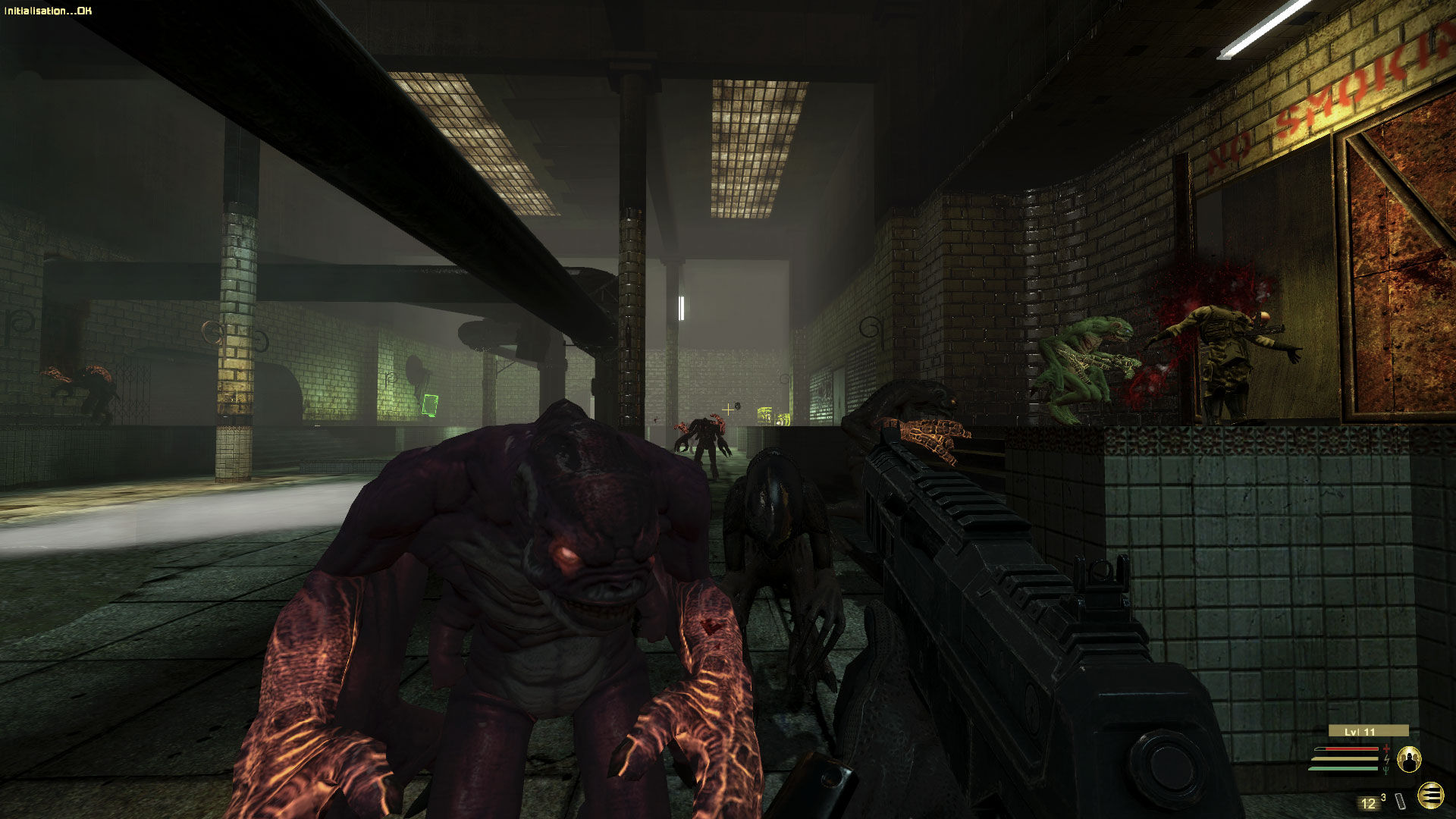The image size is (1456, 819).
Task: Click the Initialisation...OK status message
Action: coord(45,11)
